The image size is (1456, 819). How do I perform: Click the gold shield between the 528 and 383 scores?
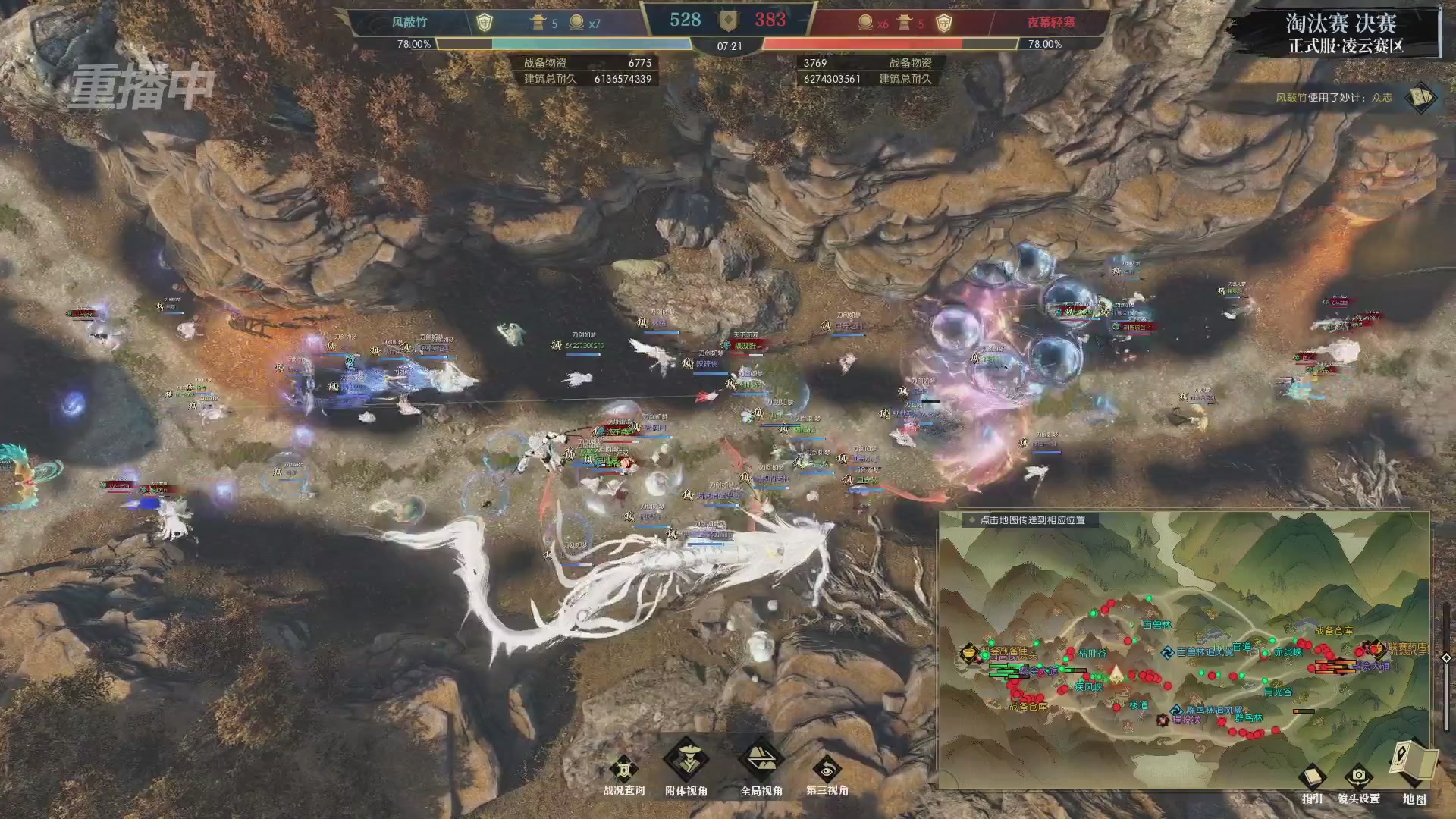click(729, 20)
